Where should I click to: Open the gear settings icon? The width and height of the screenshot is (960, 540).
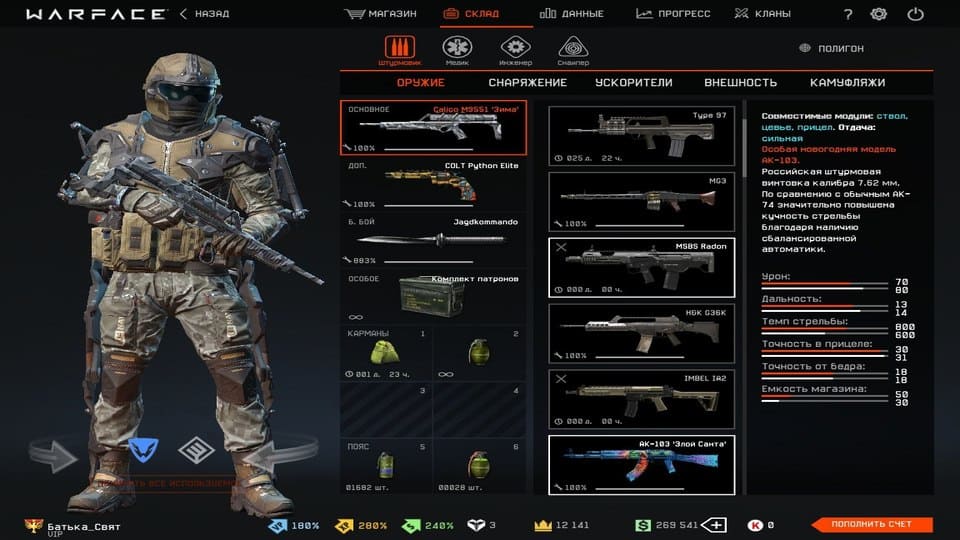[x=879, y=14]
